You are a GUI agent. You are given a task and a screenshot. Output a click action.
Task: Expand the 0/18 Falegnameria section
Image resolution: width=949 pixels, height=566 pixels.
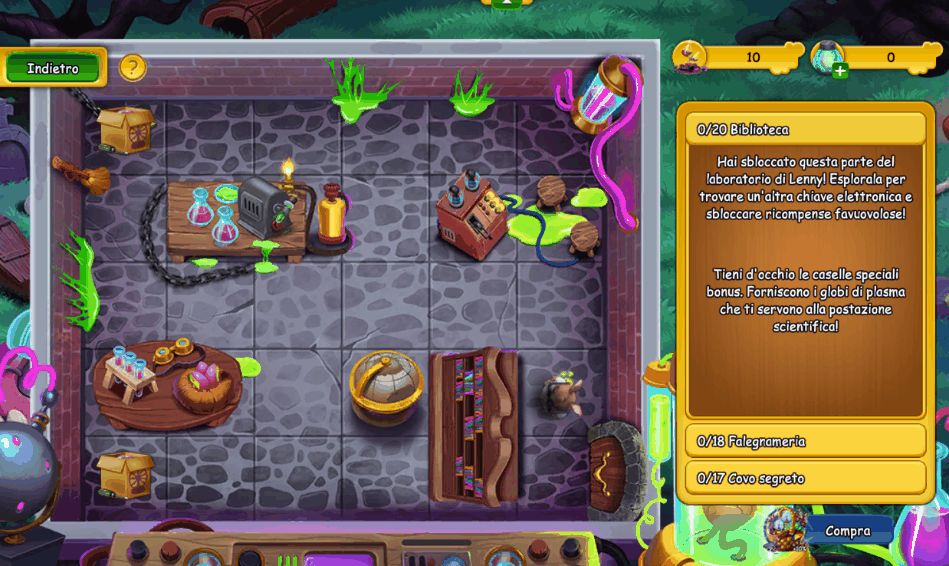[805, 441]
